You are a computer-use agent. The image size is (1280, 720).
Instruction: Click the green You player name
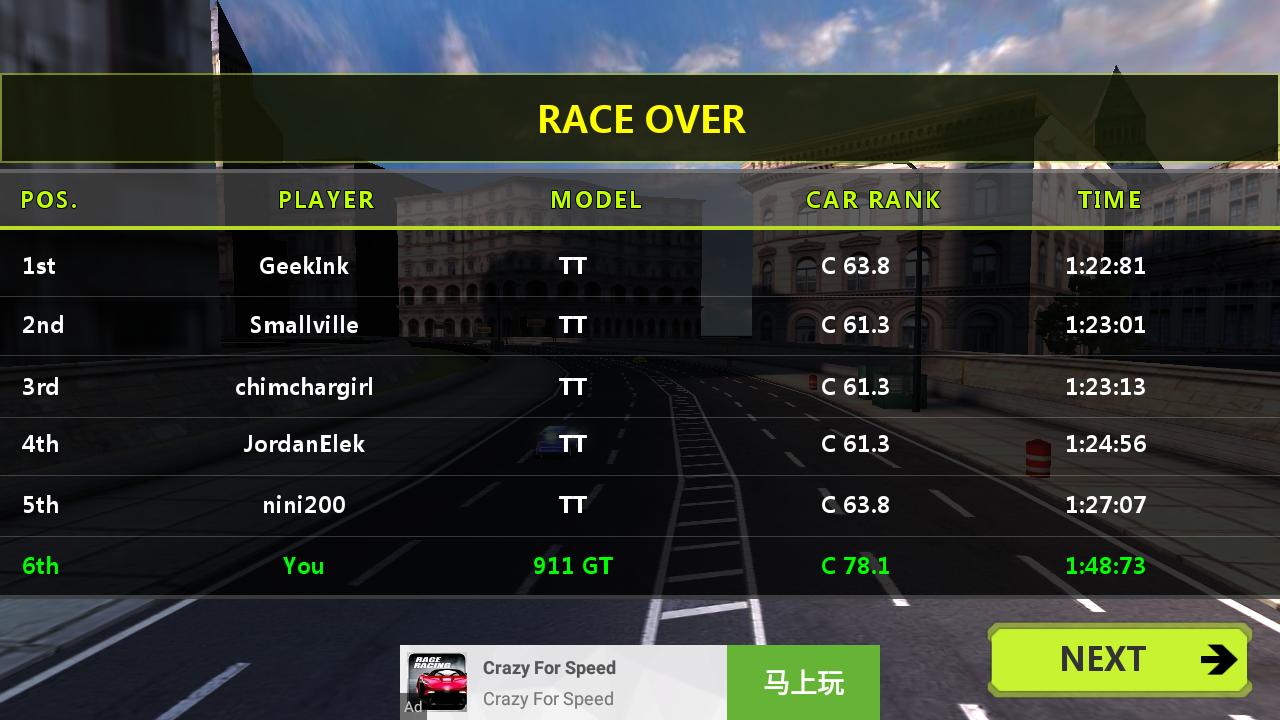coord(303,565)
